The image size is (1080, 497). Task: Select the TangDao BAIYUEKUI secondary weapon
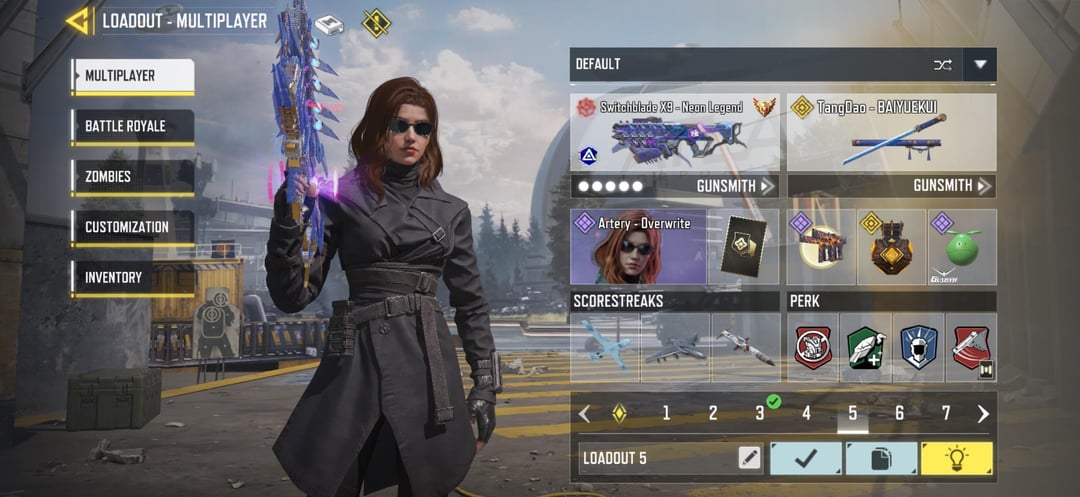pyautogui.click(x=891, y=133)
